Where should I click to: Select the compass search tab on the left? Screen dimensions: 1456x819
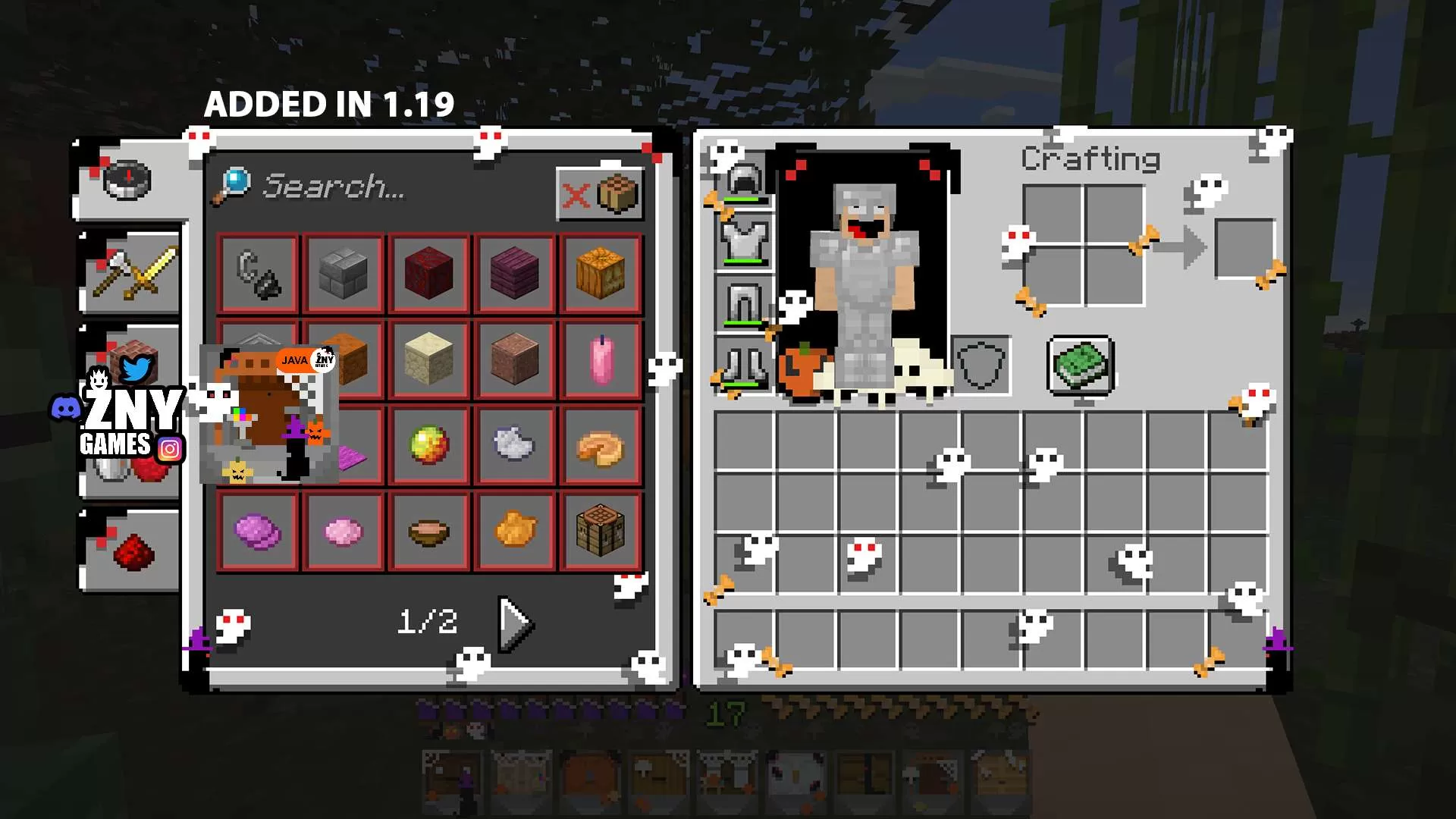[x=130, y=180]
